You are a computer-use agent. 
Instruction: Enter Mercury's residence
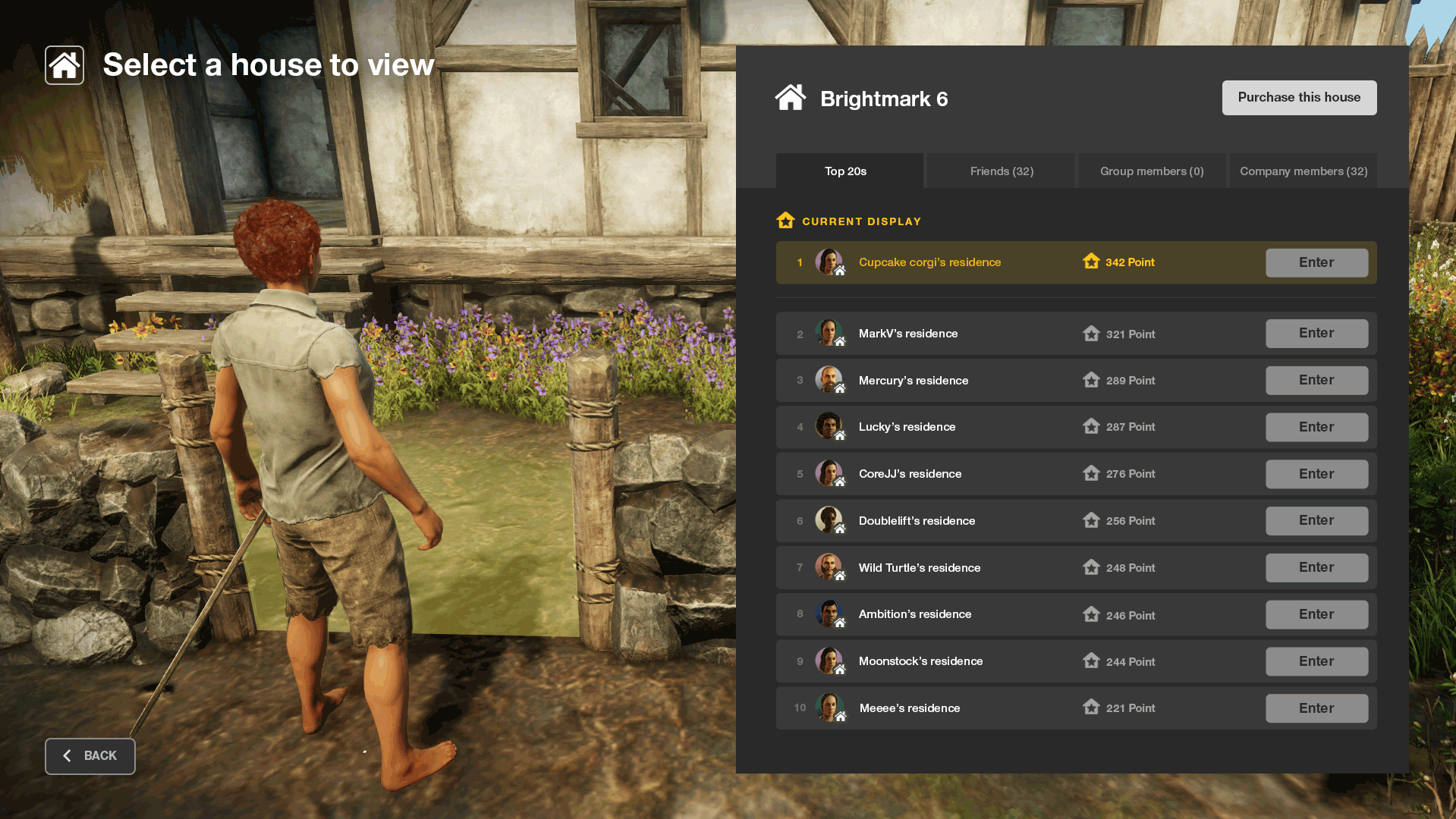coord(1316,381)
